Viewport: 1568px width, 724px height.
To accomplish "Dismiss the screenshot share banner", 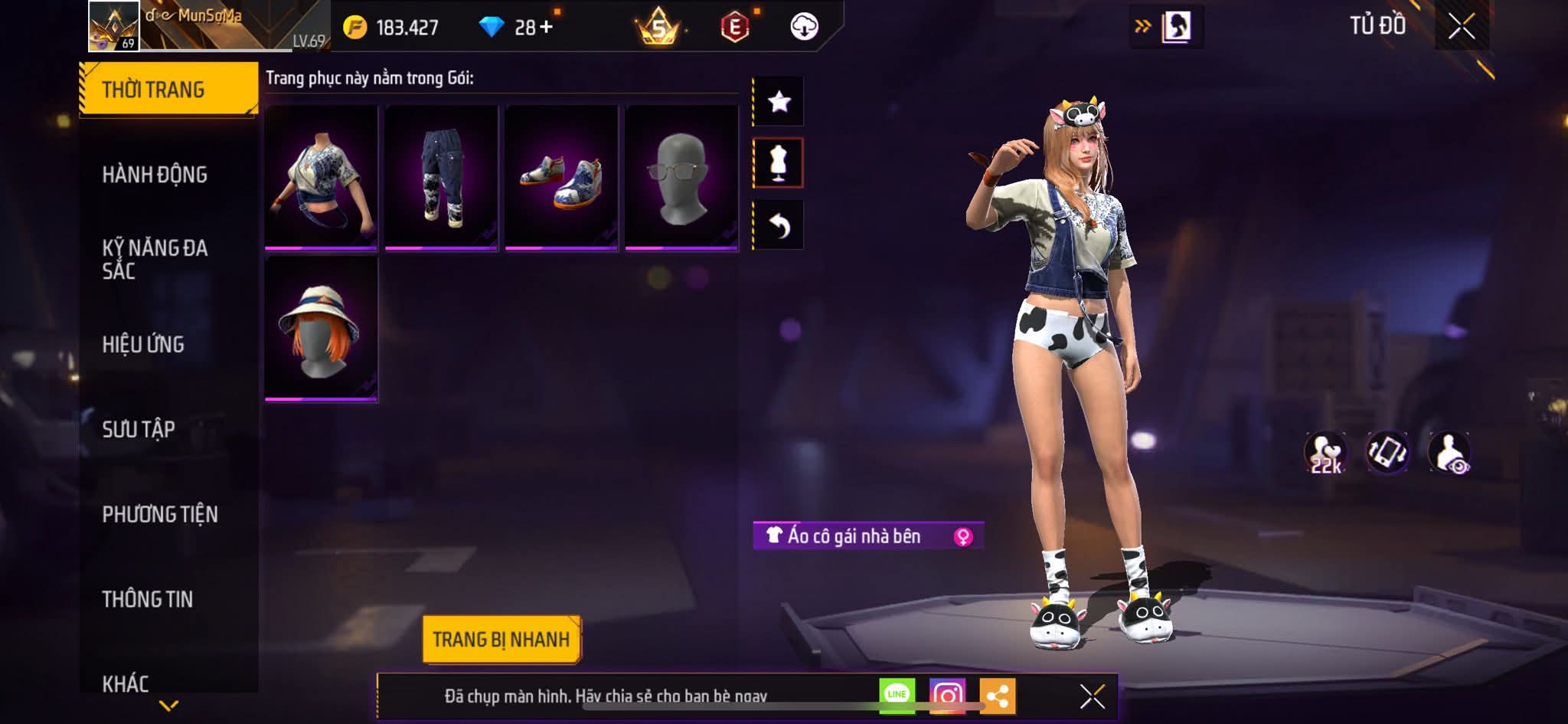I will pos(1092,696).
